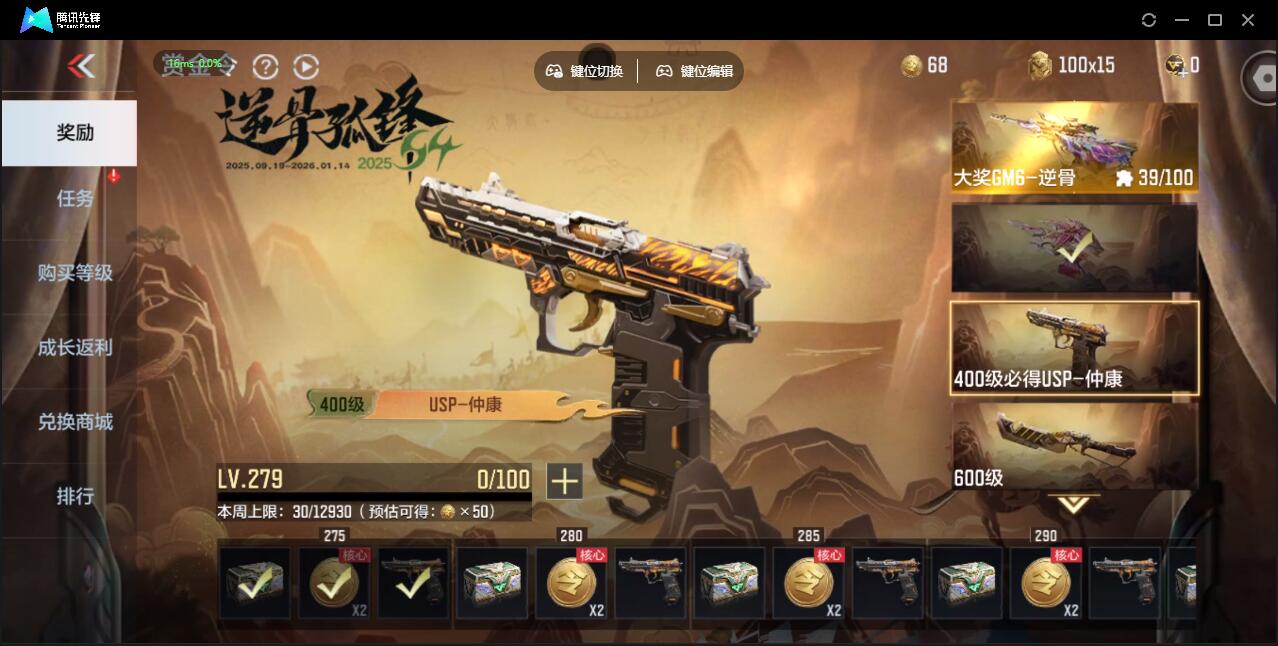This screenshot has width=1278, height=646.
Task: Show the 排行 ranking tab
Action: click(75, 496)
